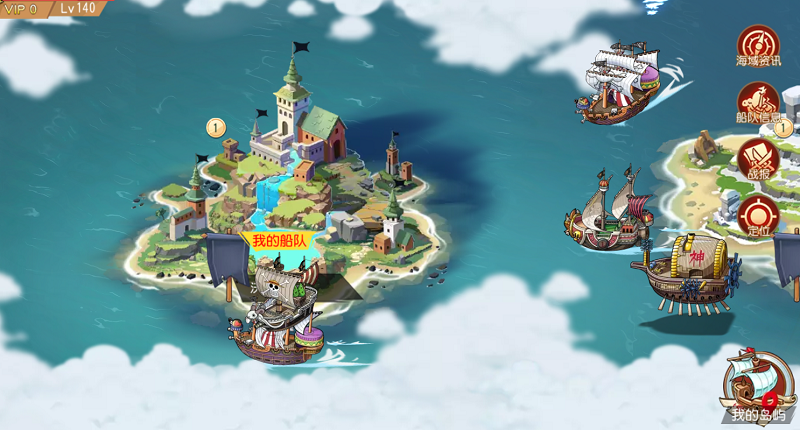Select the 我的船队 fleet label
Image resolution: width=800 pixels, height=430 pixels.
(276, 241)
